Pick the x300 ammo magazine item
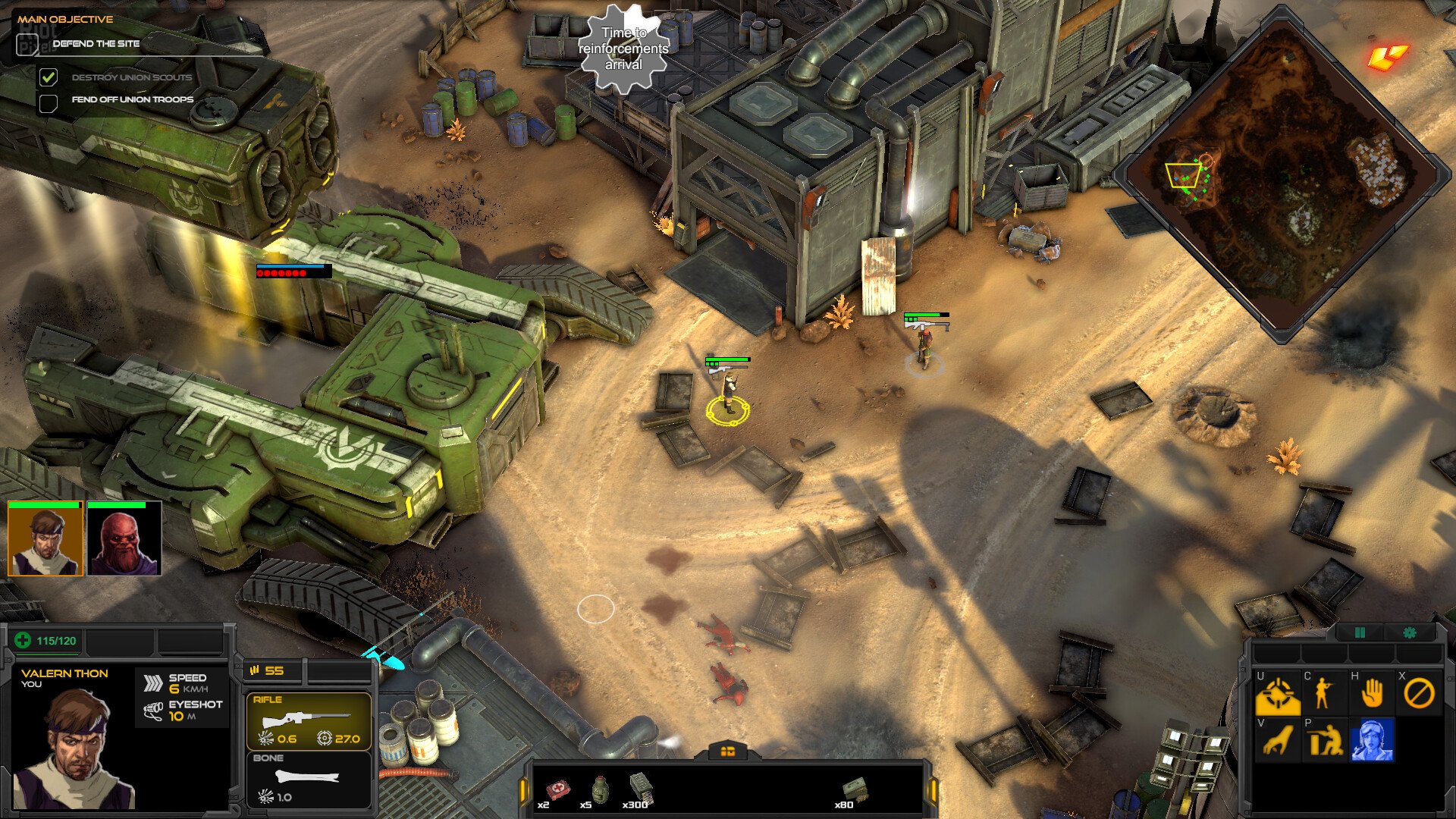This screenshot has width=1456, height=819. (641, 789)
